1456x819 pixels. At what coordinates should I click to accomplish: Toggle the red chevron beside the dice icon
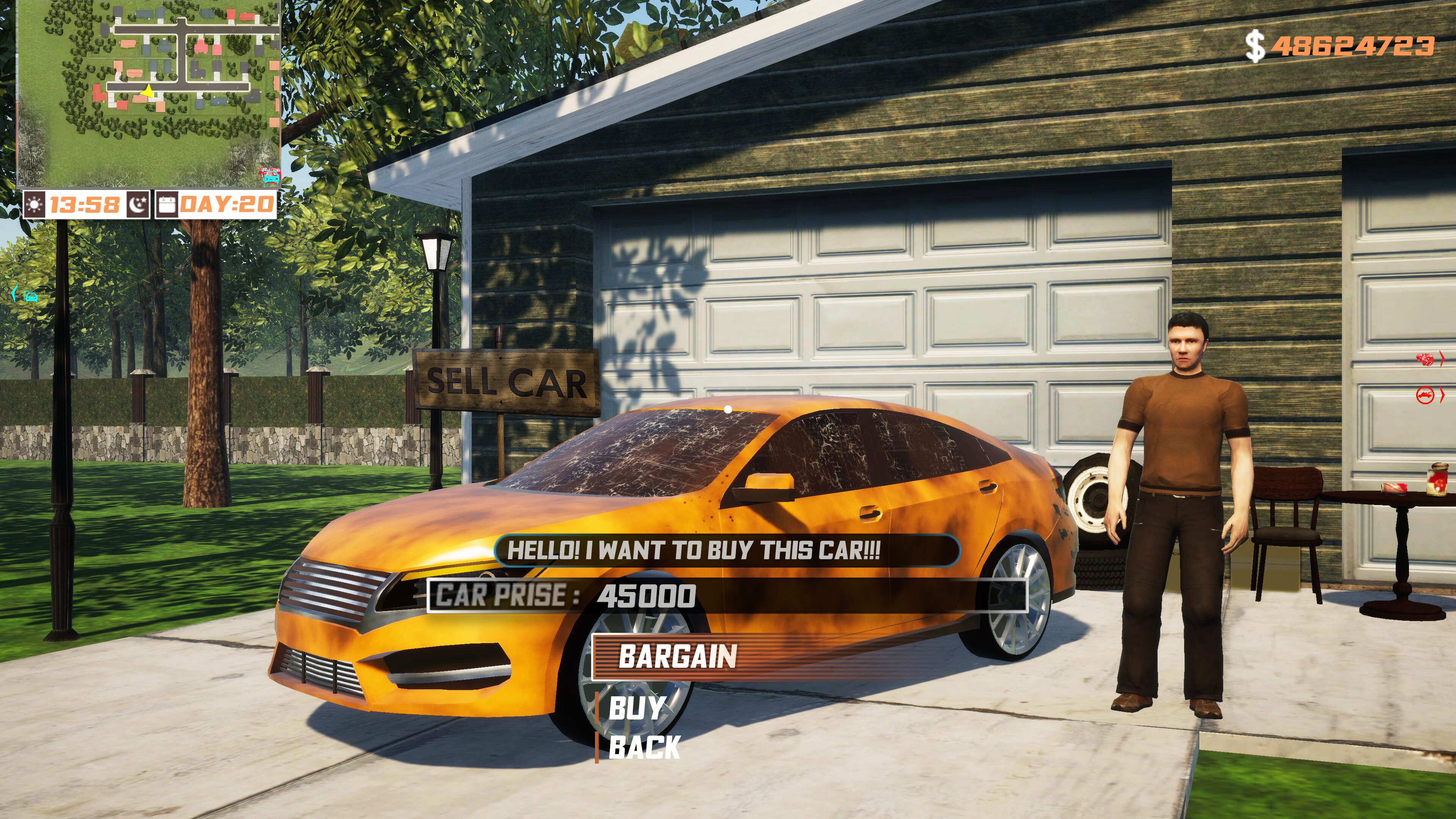(1442, 358)
